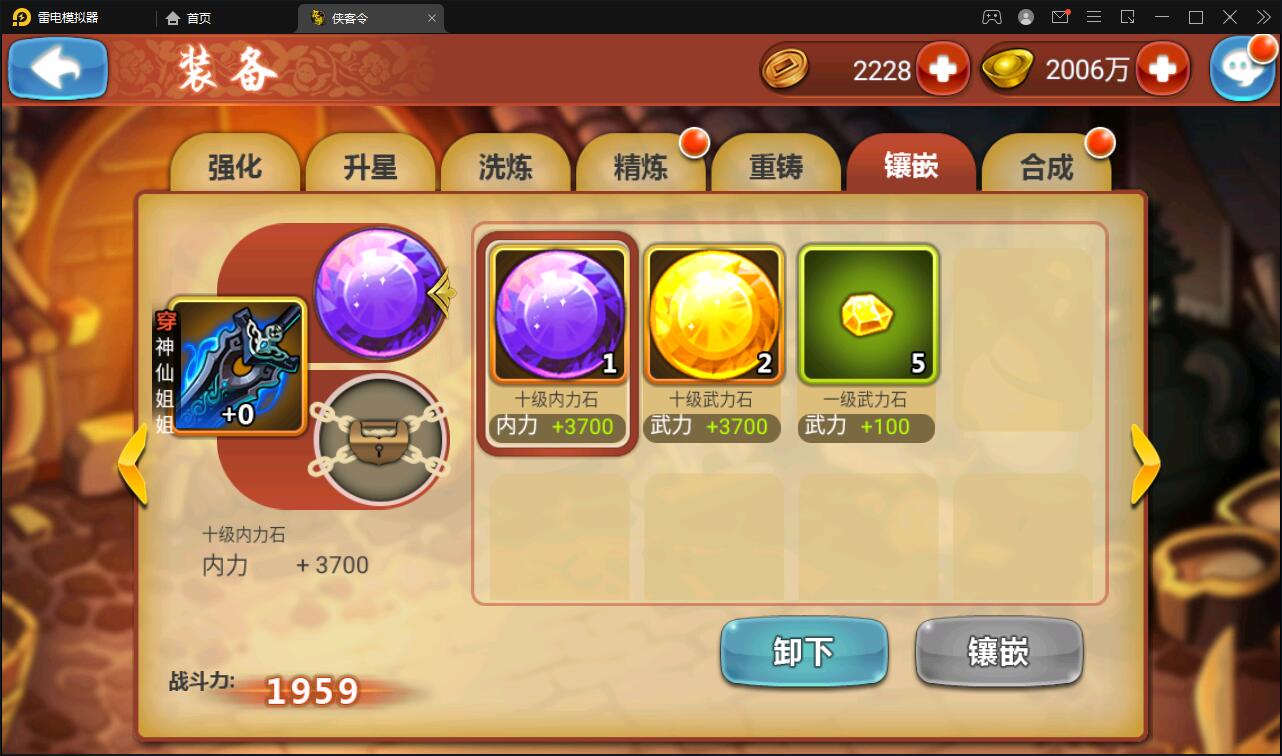Open the 合成 tab with red notification

pyautogui.click(x=1047, y=166)
